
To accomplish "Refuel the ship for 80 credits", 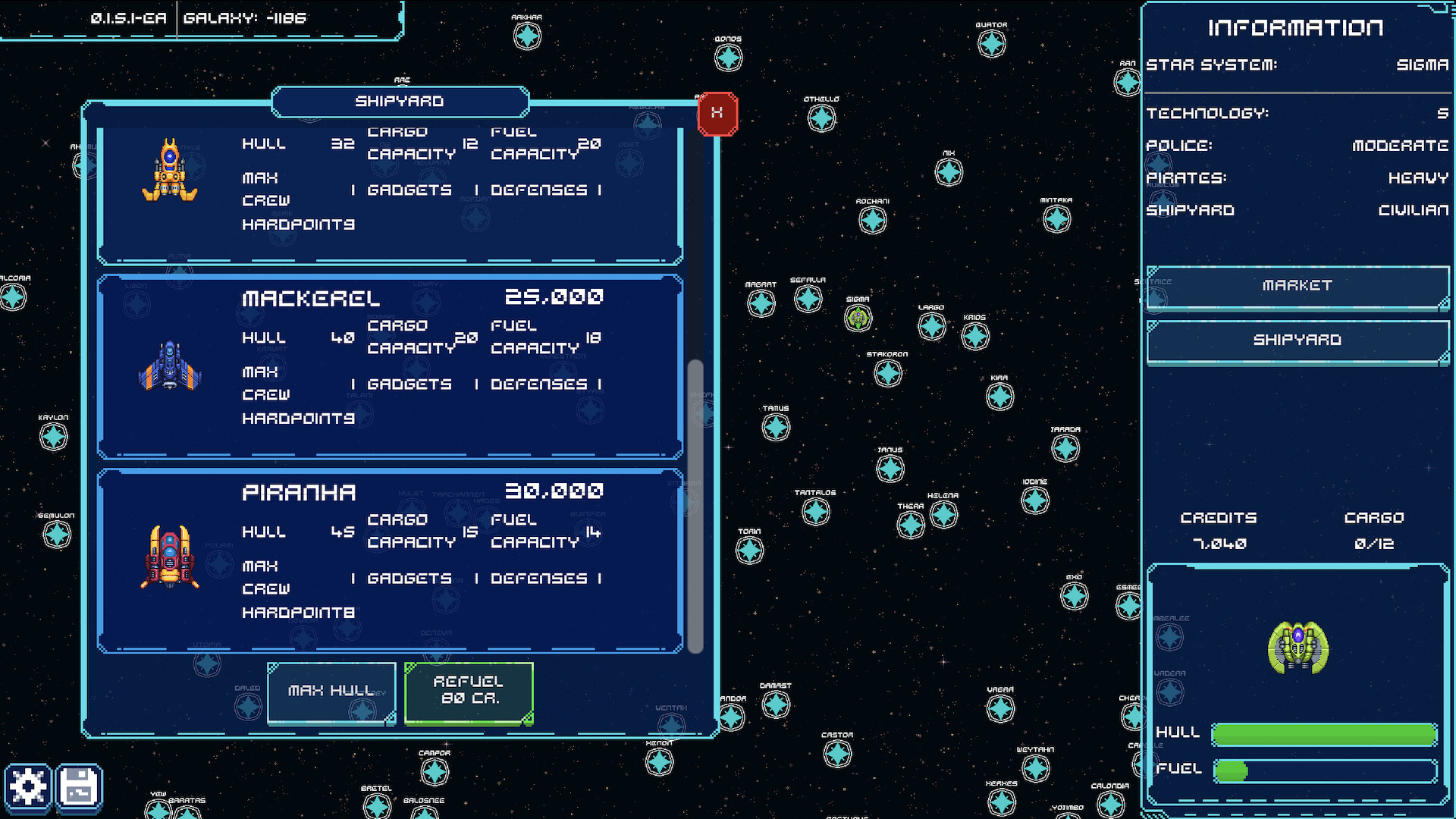I will [468, 692].
